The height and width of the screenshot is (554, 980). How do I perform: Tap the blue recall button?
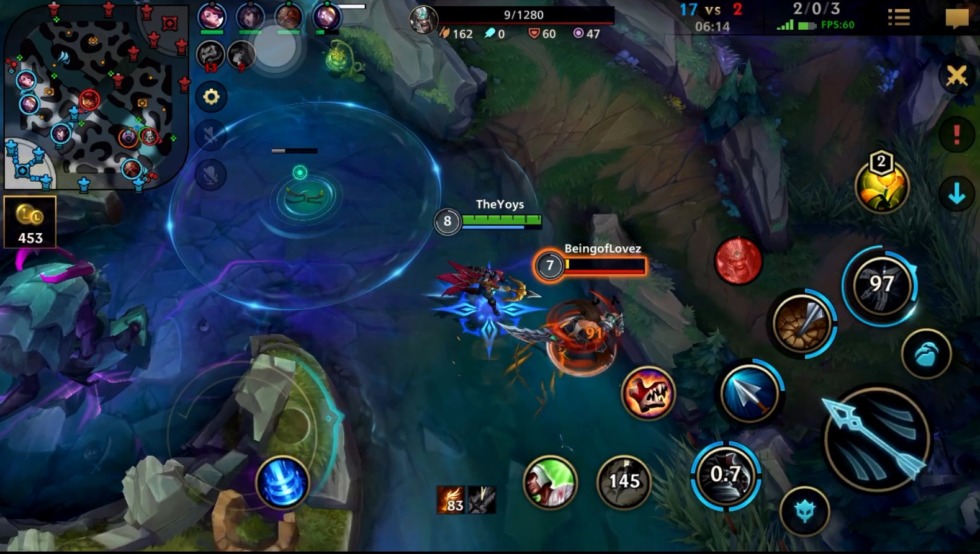tap(282, 483)
